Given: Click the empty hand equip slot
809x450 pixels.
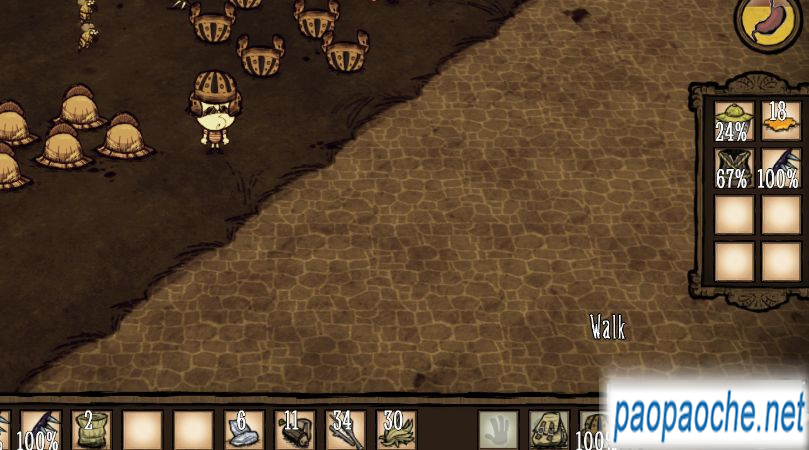Looking at the screenshot, I should point(498,430).
